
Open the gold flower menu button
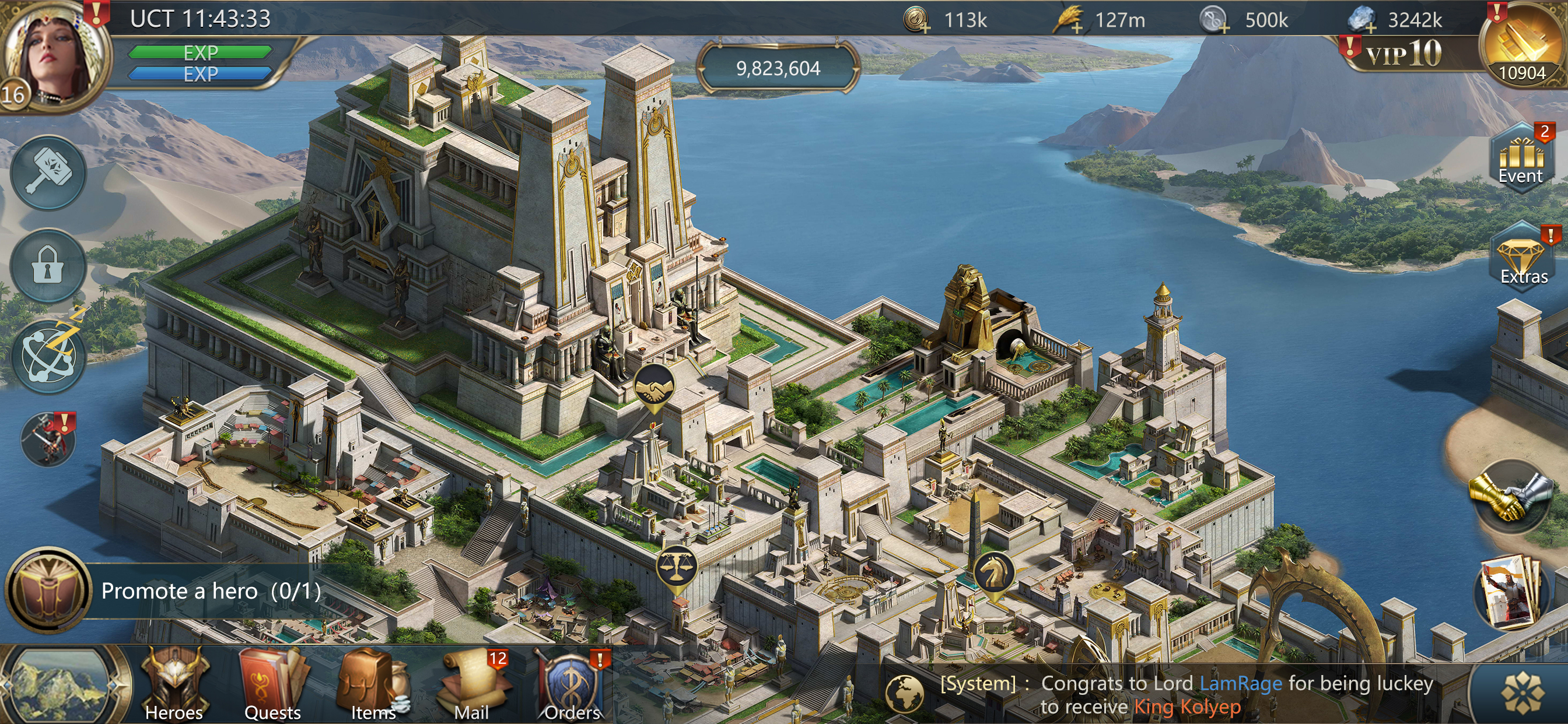pyautogui.click(x=1523, y=694)
